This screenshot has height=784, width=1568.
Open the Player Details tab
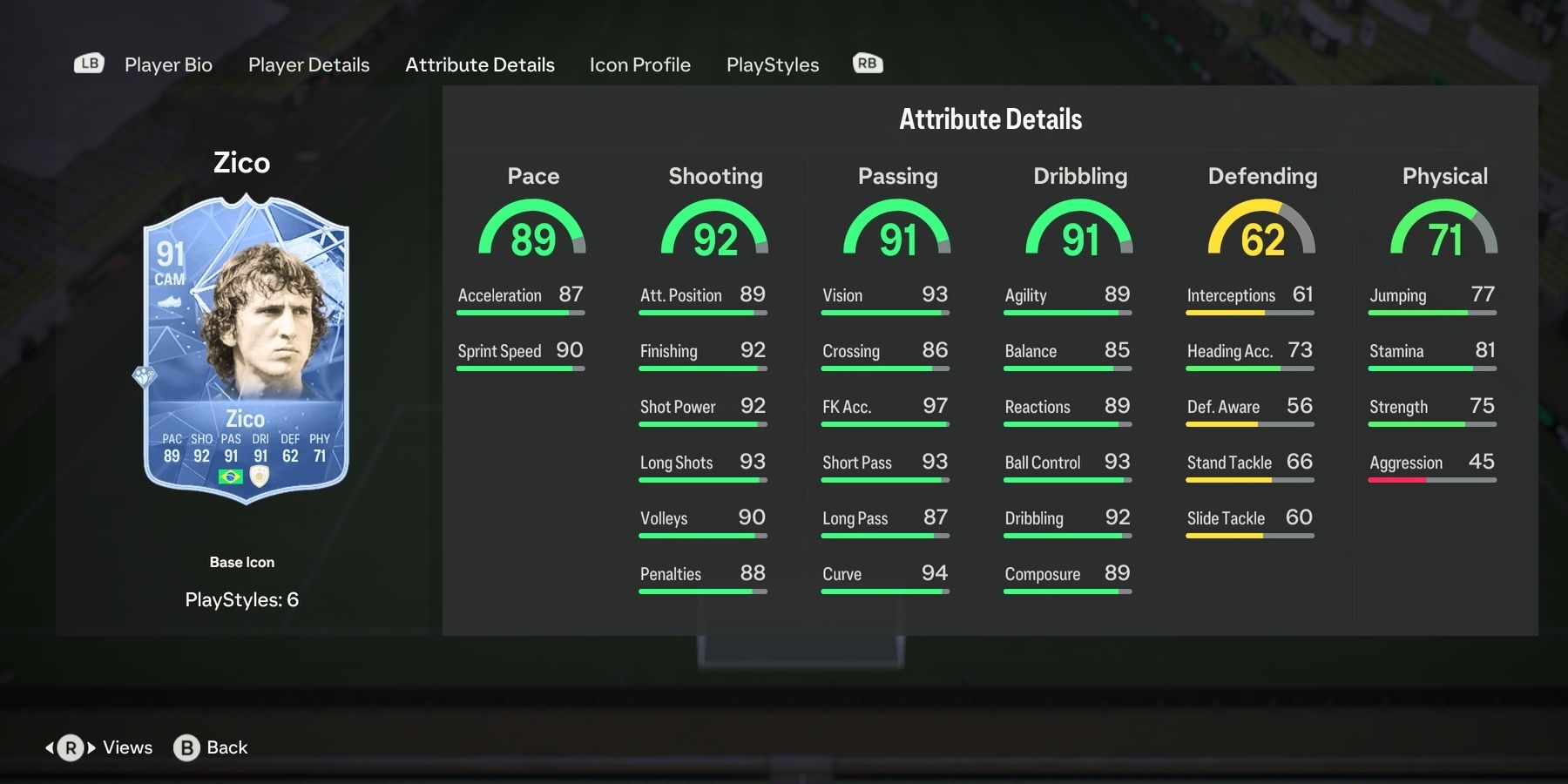pos(308,64)
